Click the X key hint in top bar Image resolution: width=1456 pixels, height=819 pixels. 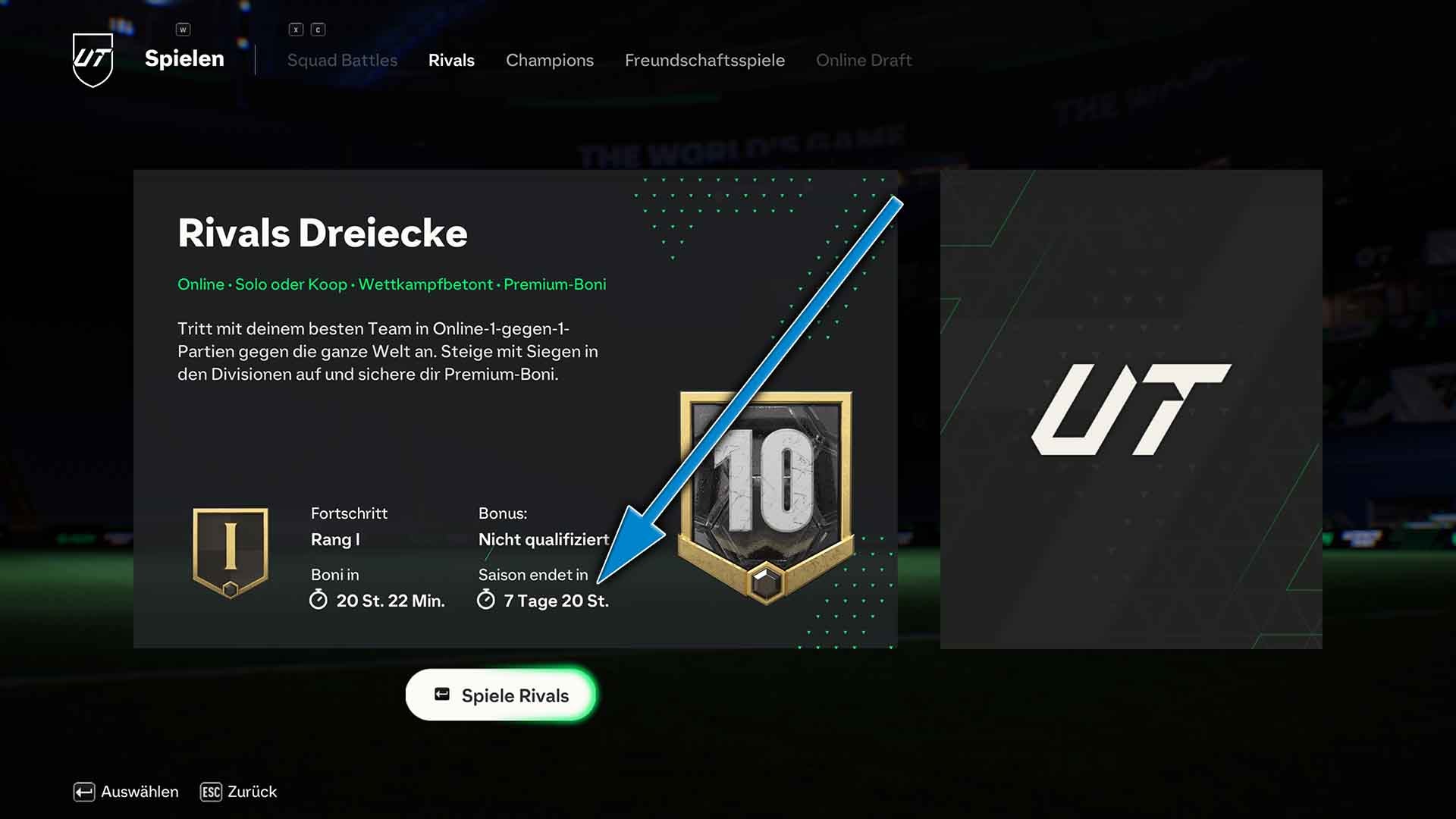[296, 29]
